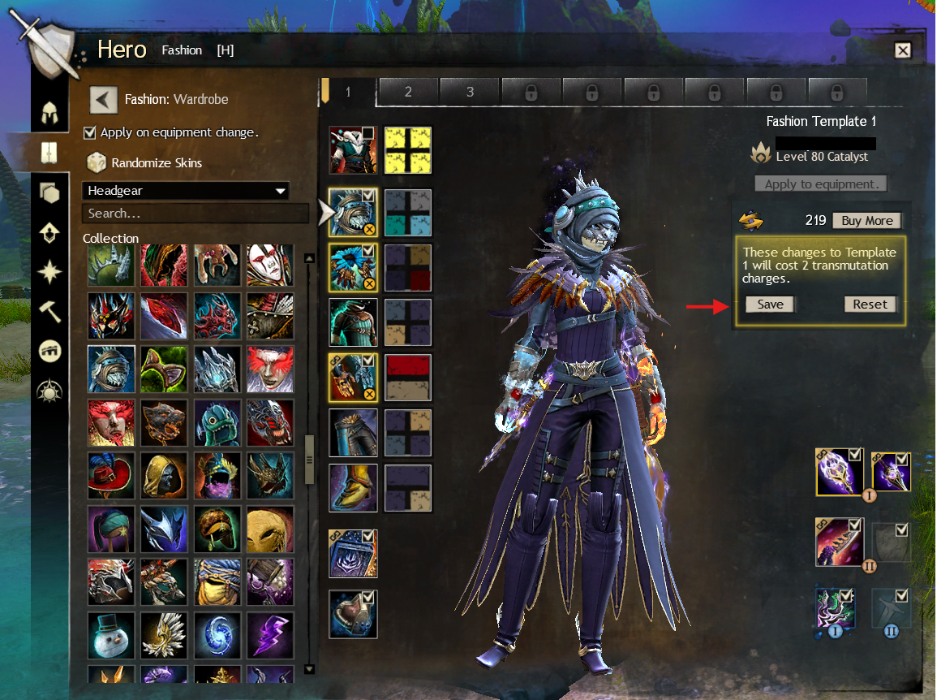The height and width of the screenshot is (700, 936).
Task: Select the backpack slot with heart icon
Action: (x=353, y=612)
